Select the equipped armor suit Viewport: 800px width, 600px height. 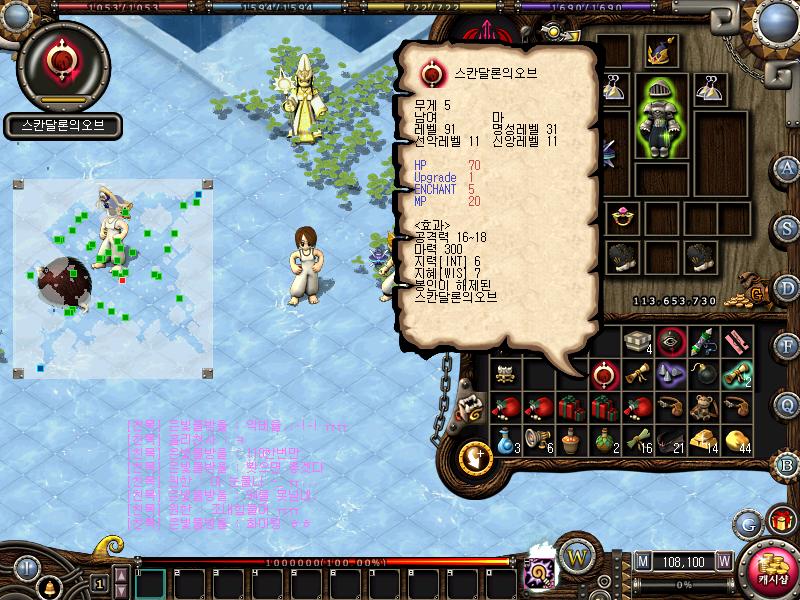pyautogui.click(x=661, y=118)
